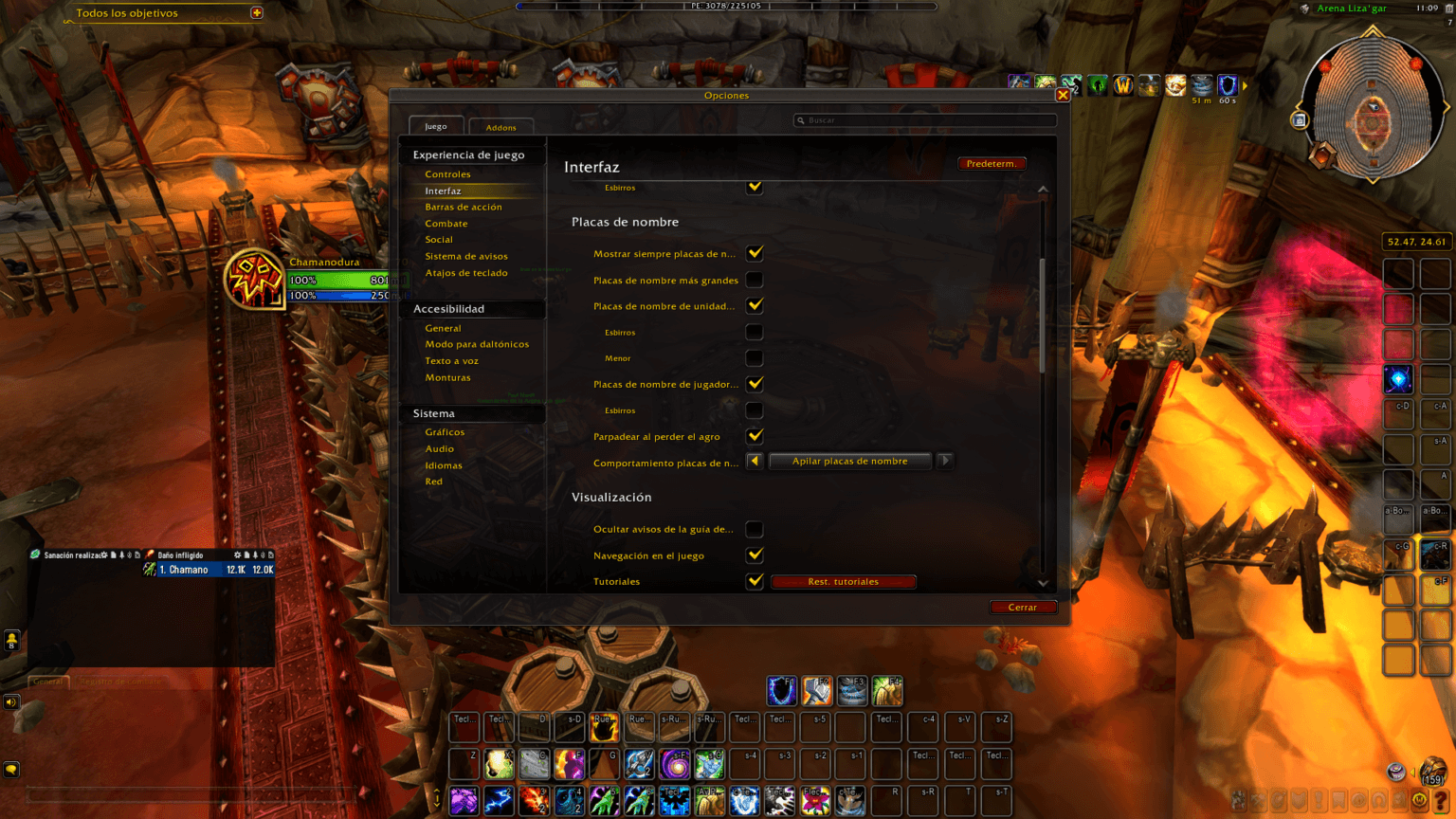Viewport: 1456px width, 819px height.
Task: Click the chat voice speaker icon bottom left
Action: [11, 701]
